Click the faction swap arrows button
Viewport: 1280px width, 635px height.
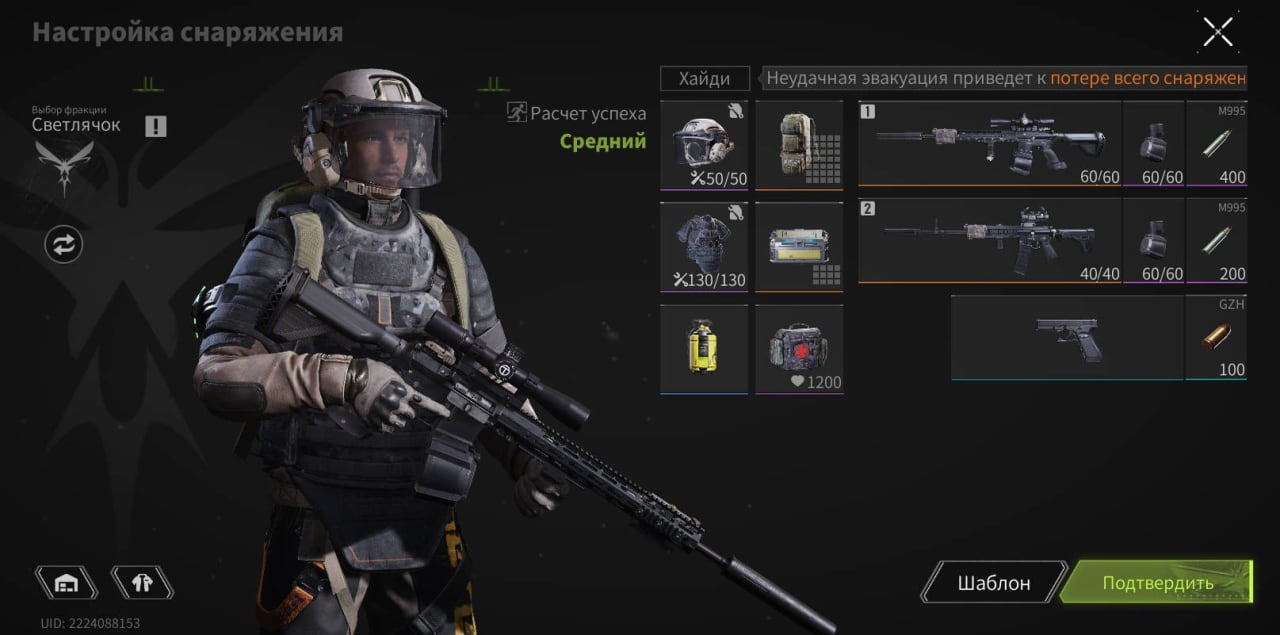[x=64, y=244]
